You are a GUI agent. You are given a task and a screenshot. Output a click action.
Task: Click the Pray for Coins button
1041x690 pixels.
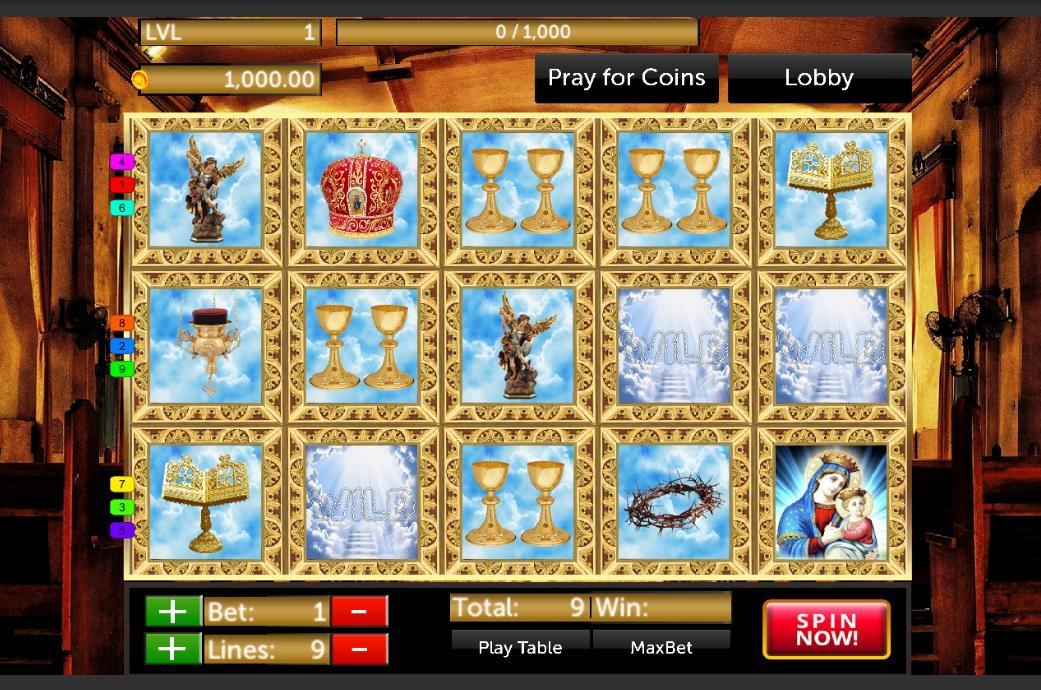pos(626,78)
